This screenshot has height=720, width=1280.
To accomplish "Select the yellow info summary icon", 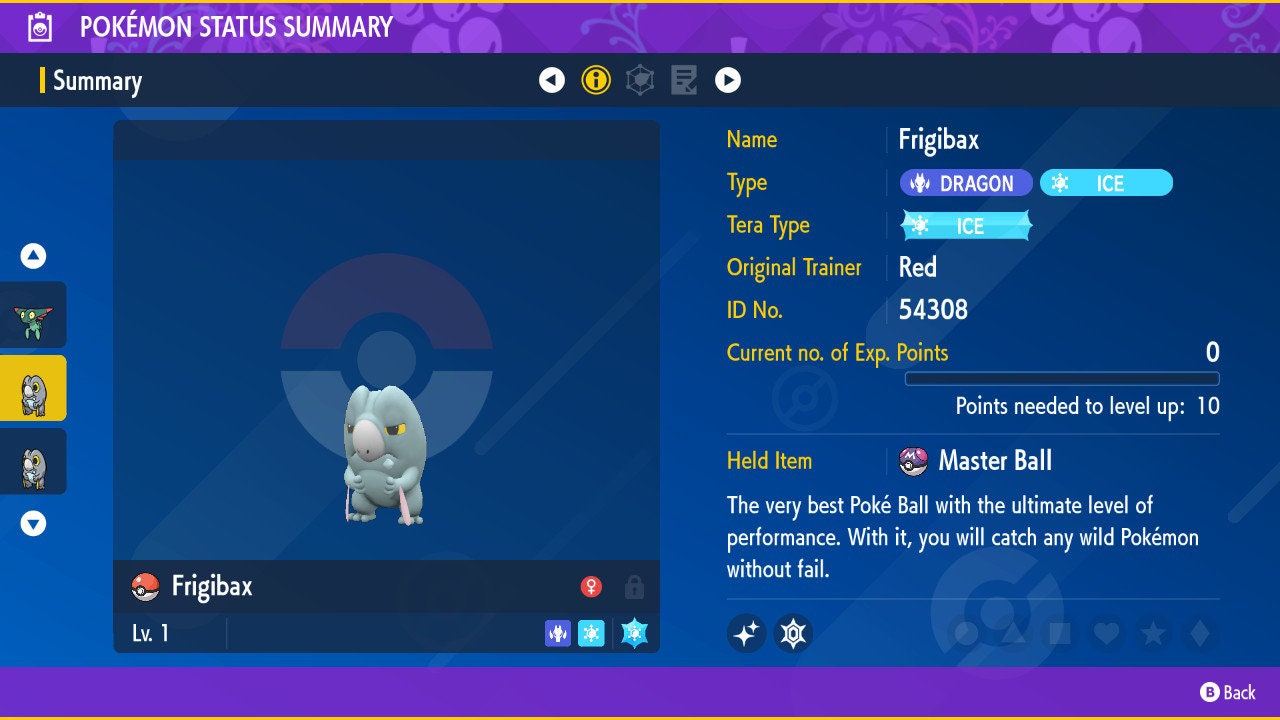I will pos(596,80).
